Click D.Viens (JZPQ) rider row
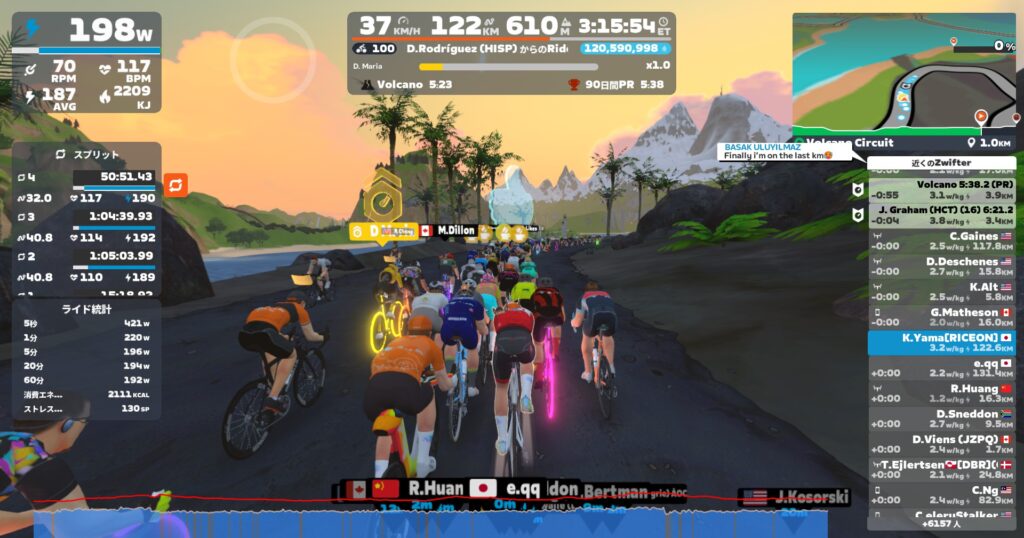1024x538 pixels. [940, 444]
